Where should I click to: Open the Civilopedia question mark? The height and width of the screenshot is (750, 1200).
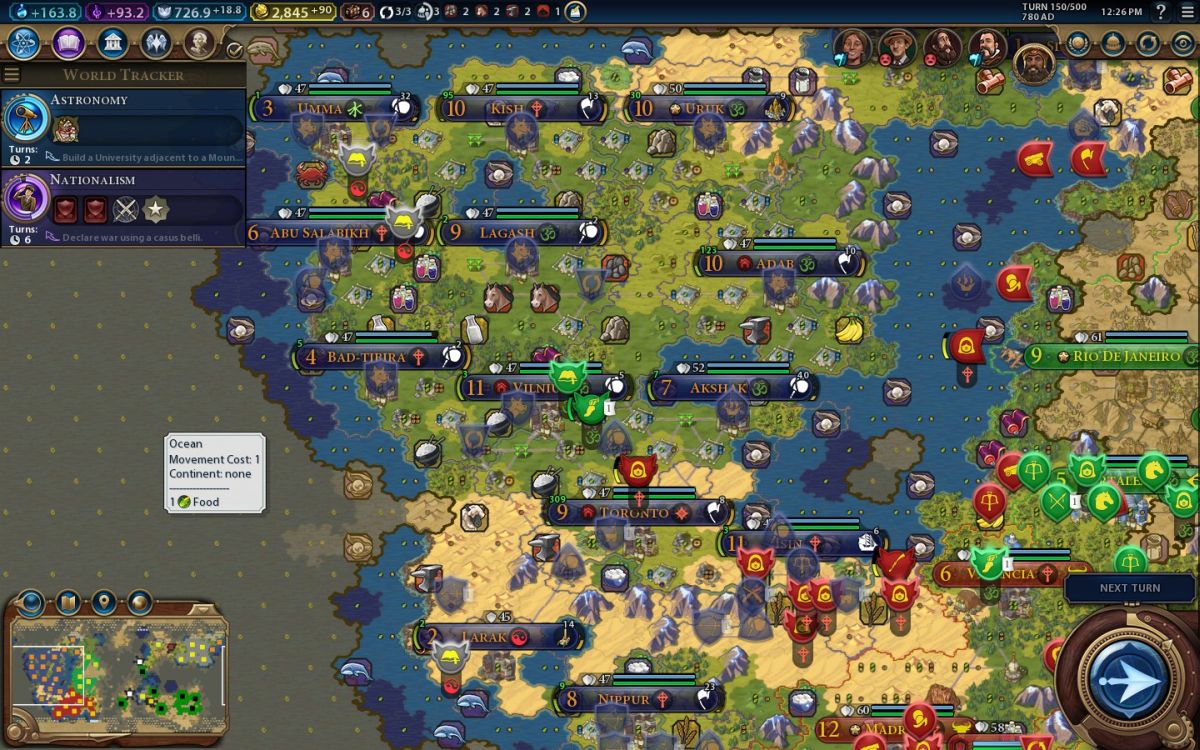pyautogui.click(x=1161, y=12)
